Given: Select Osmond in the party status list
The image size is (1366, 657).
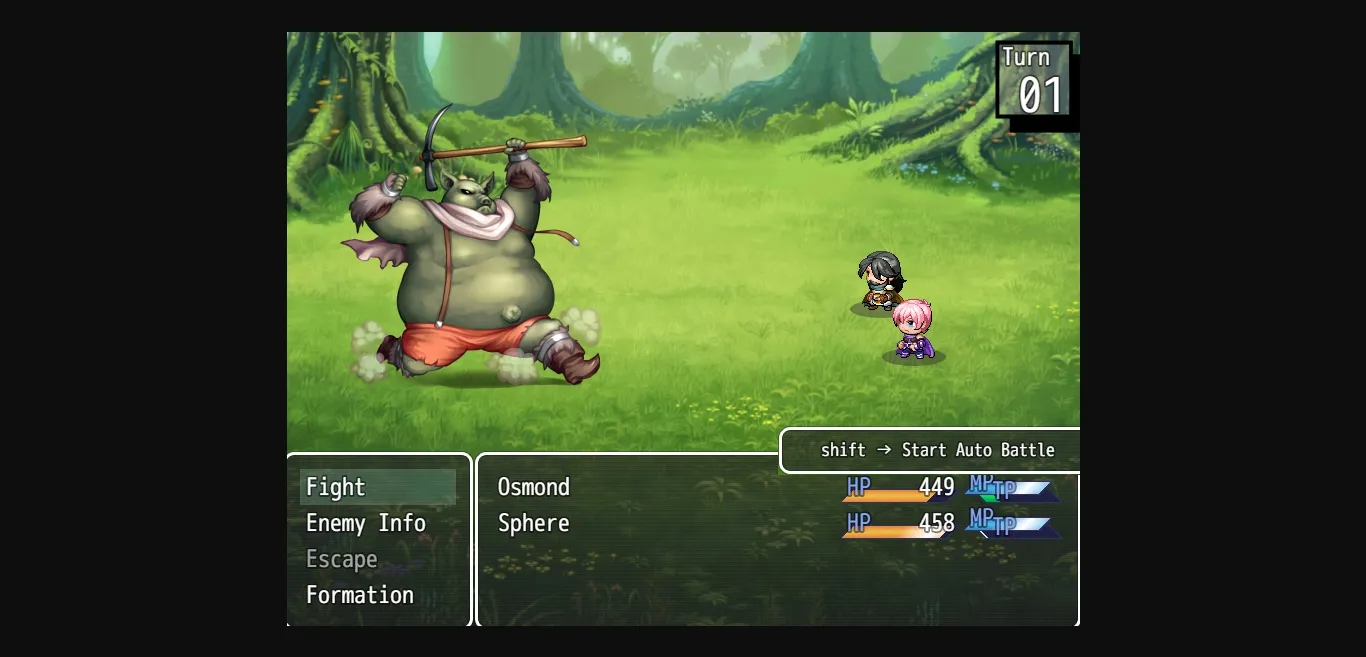Looking at the screenshot, I should (x=534, y=487).
